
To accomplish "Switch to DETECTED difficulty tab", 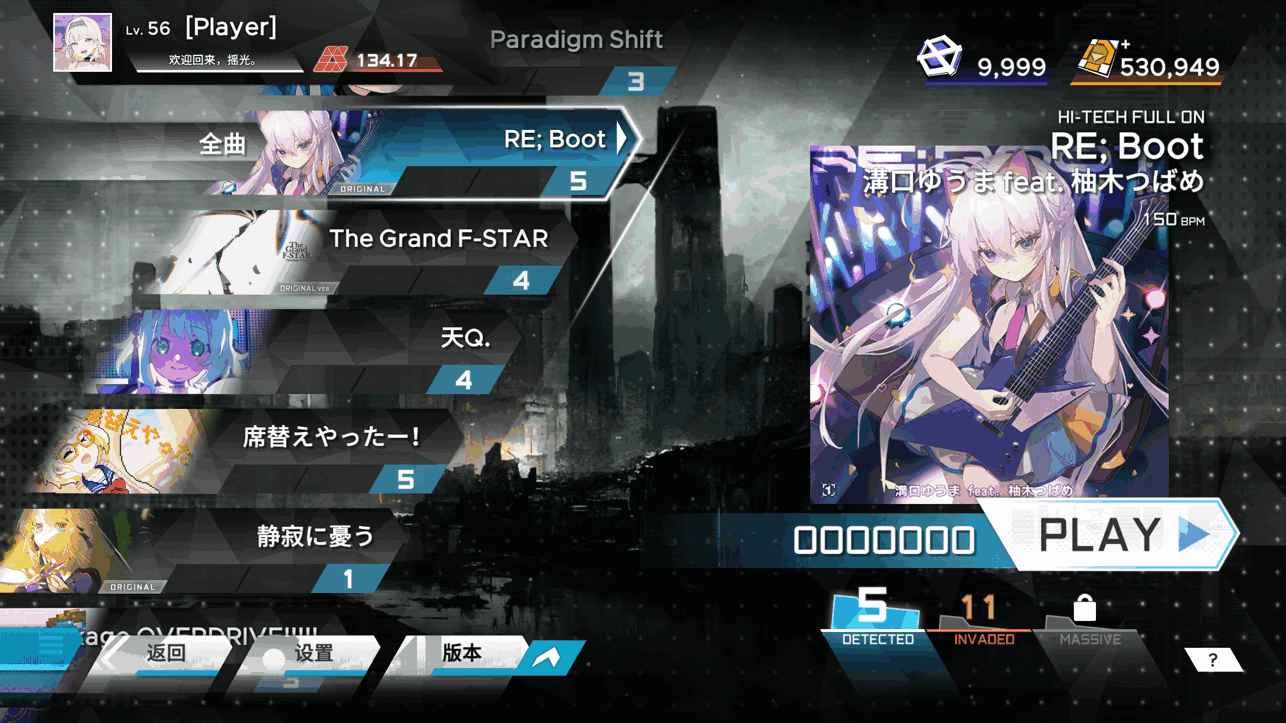I will (x=875, y=617).
